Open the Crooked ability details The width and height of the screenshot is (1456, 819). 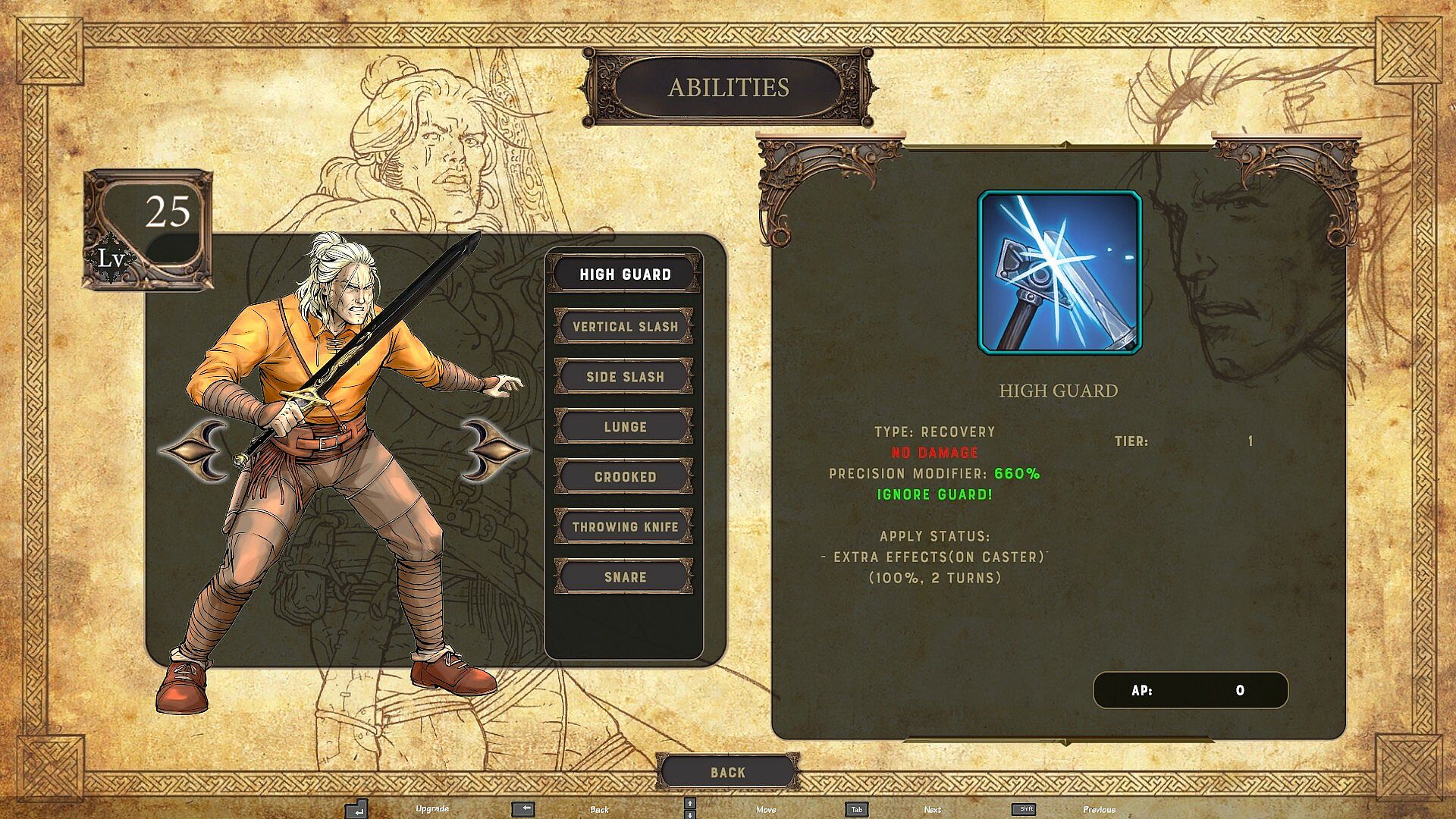coord(624,477)
